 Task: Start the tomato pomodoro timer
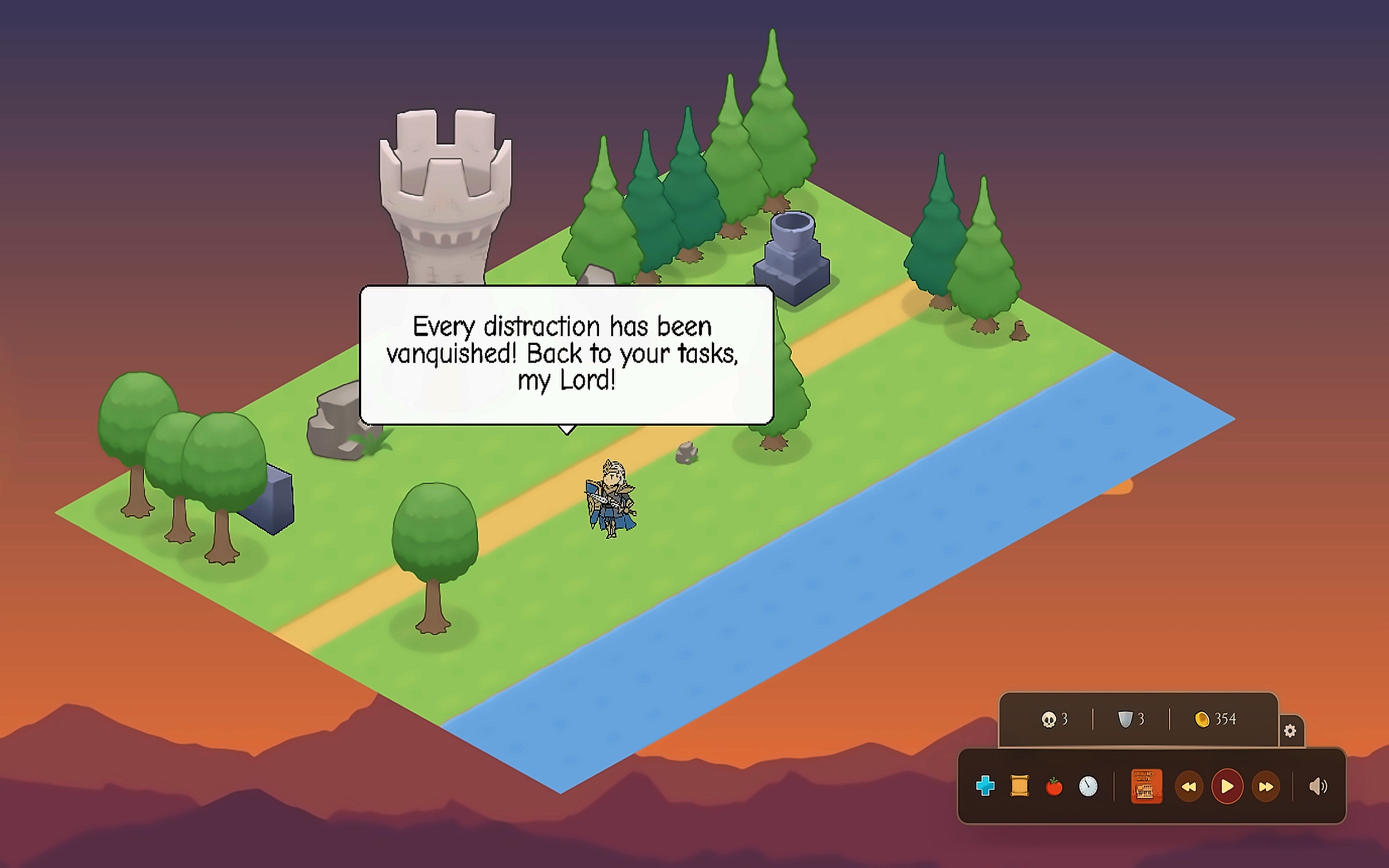[x=1054, y=786]
